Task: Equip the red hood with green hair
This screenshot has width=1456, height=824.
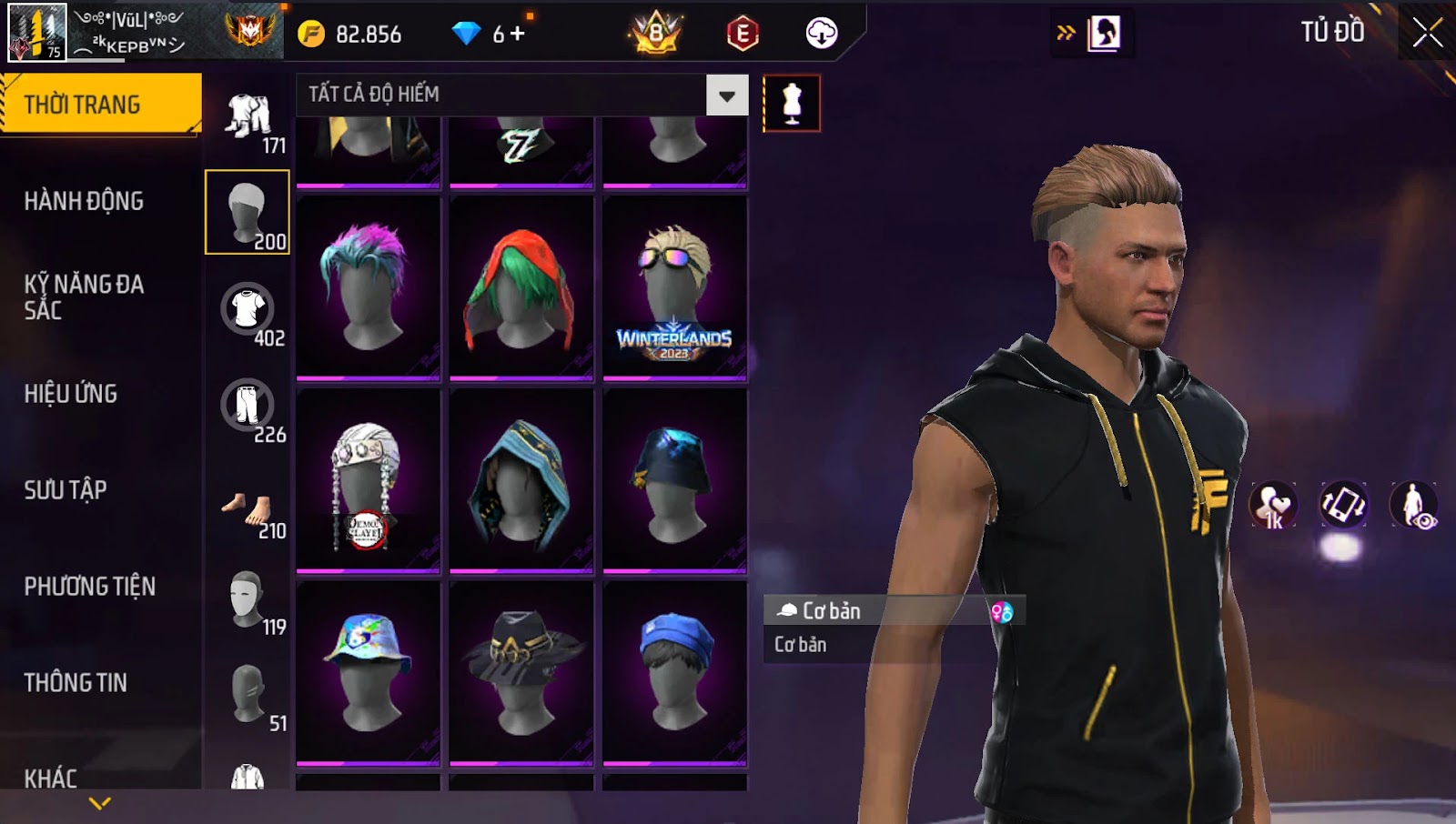Action: point(521,286)
